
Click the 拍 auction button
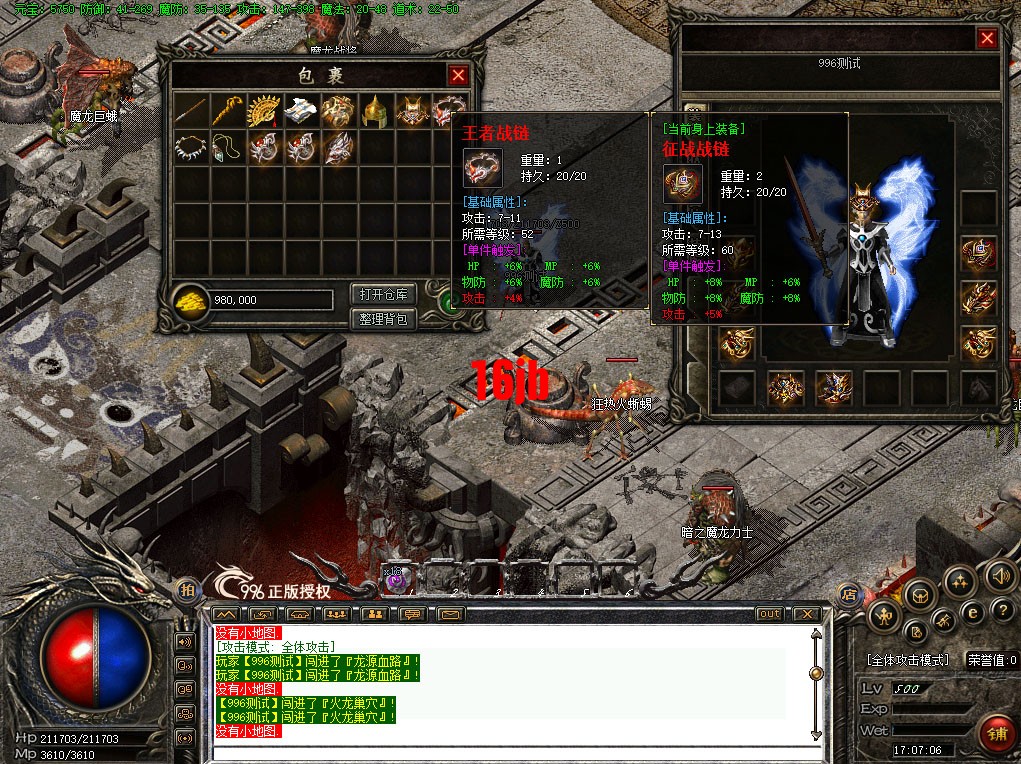186,589
